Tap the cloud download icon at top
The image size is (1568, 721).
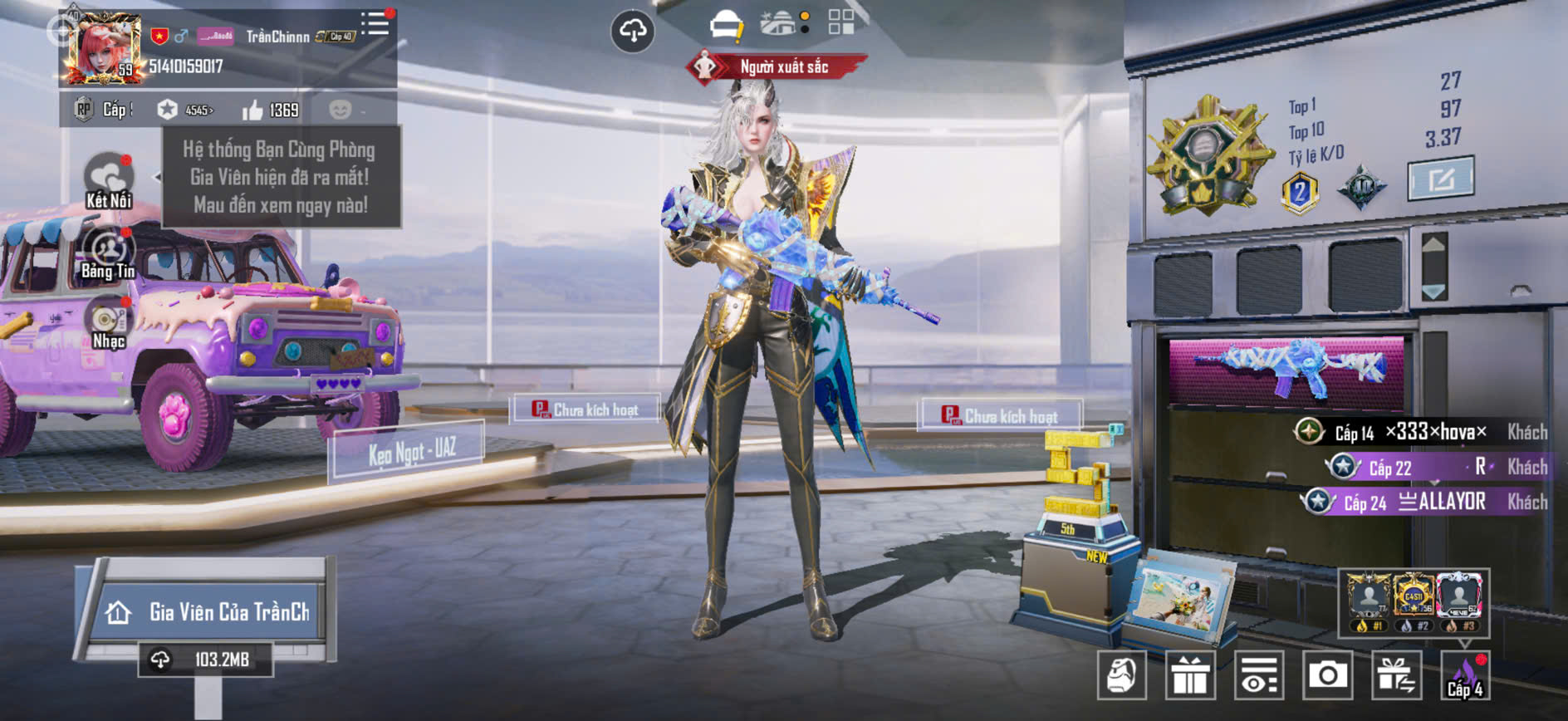[633, 32]
